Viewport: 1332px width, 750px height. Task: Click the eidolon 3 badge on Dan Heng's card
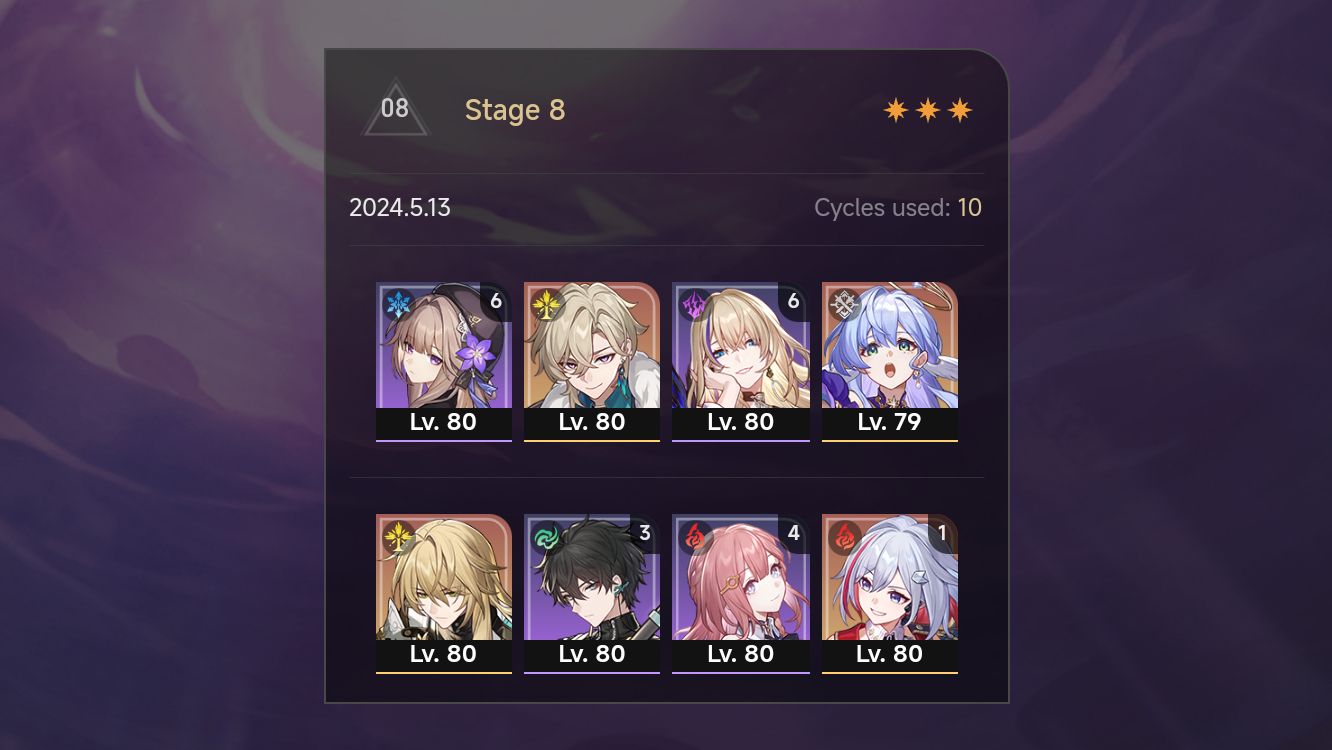coord(645,533)
